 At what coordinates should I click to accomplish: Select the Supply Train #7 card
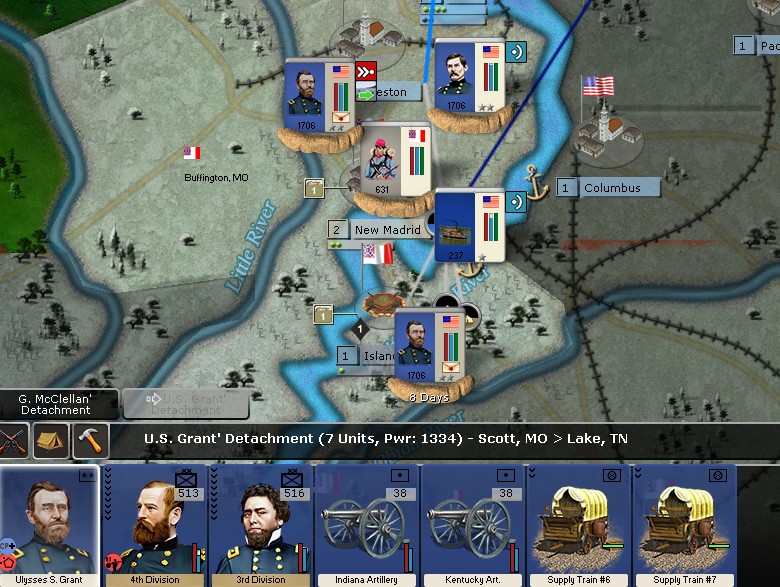685,525
